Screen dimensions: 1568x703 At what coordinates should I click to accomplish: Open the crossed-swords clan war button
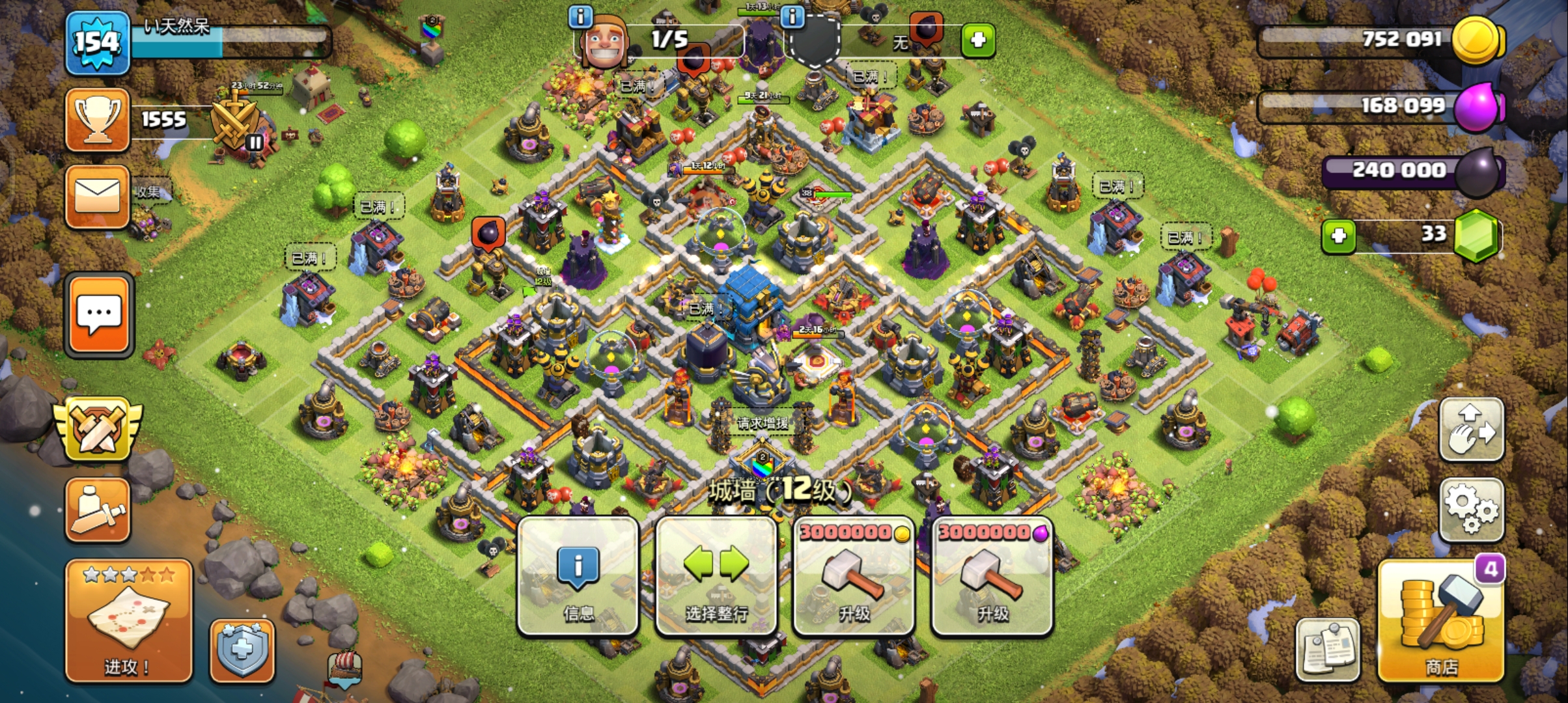click(x=98, y=430)
